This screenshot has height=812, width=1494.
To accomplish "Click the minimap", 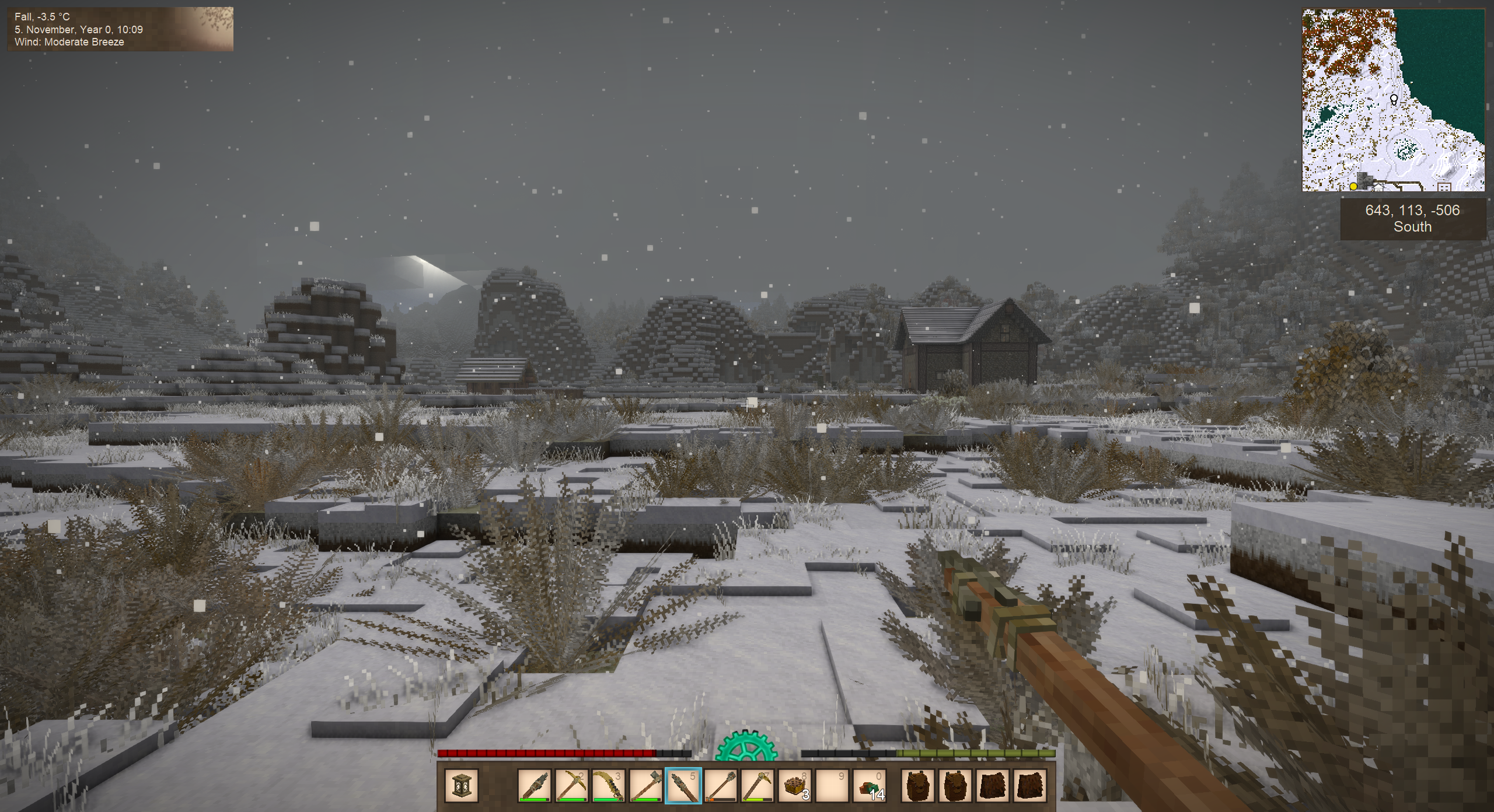I will coord(1393,100).
